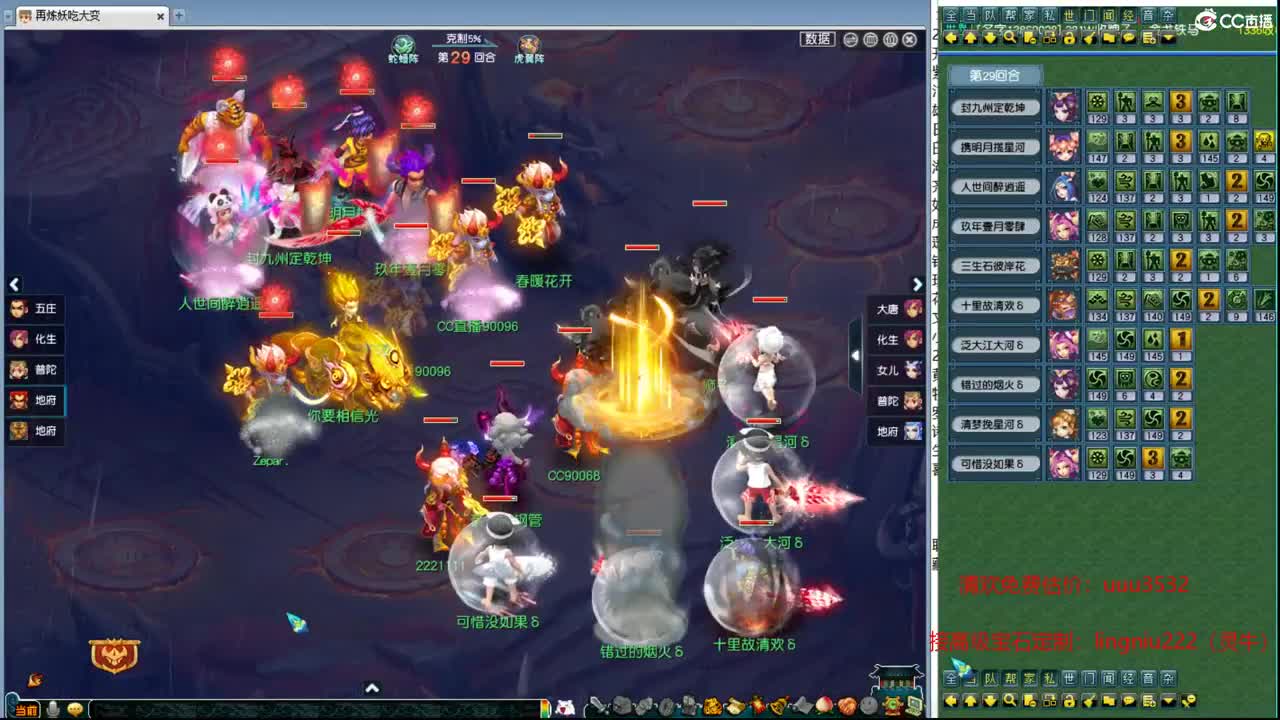Click the magnifier search icon in the chat toolbar
This screenshot has width=1280, height=720.
click(1010, 38)
